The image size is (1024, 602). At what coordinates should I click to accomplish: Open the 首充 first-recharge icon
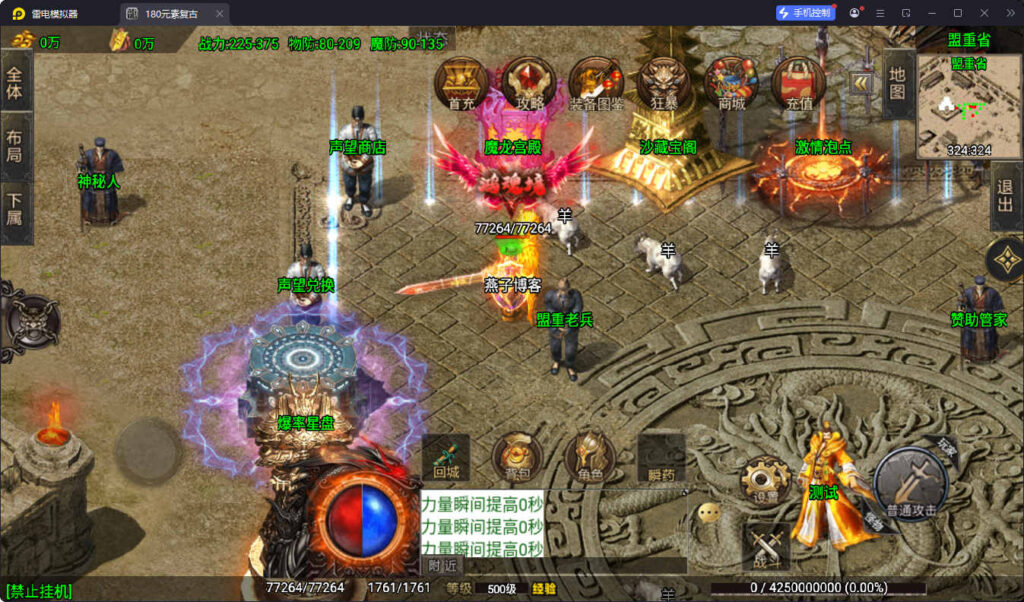pyautogui.click(x=461, y=82)
